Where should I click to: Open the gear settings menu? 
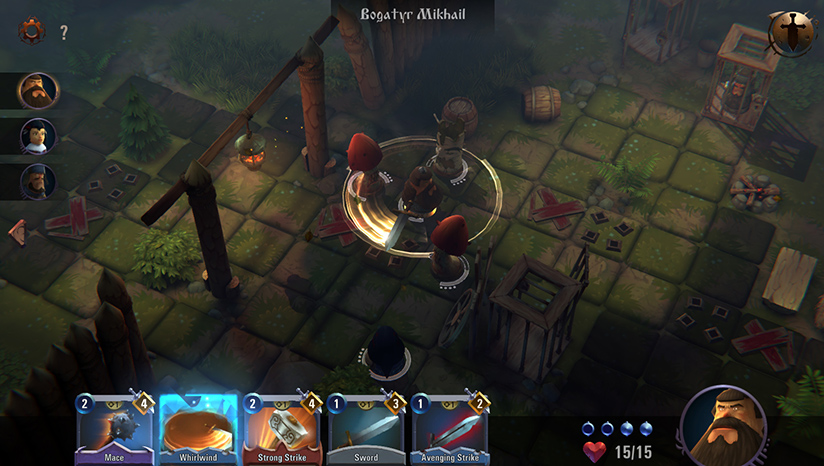point(32,31)
